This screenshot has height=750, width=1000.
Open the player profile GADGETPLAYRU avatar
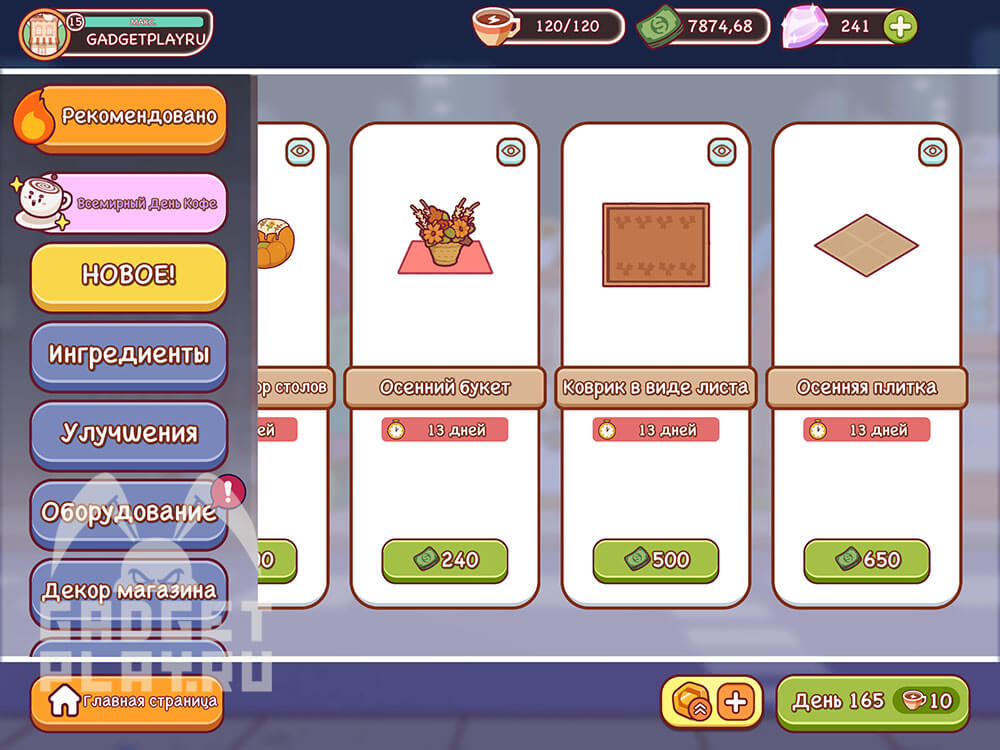coord(45,33)
